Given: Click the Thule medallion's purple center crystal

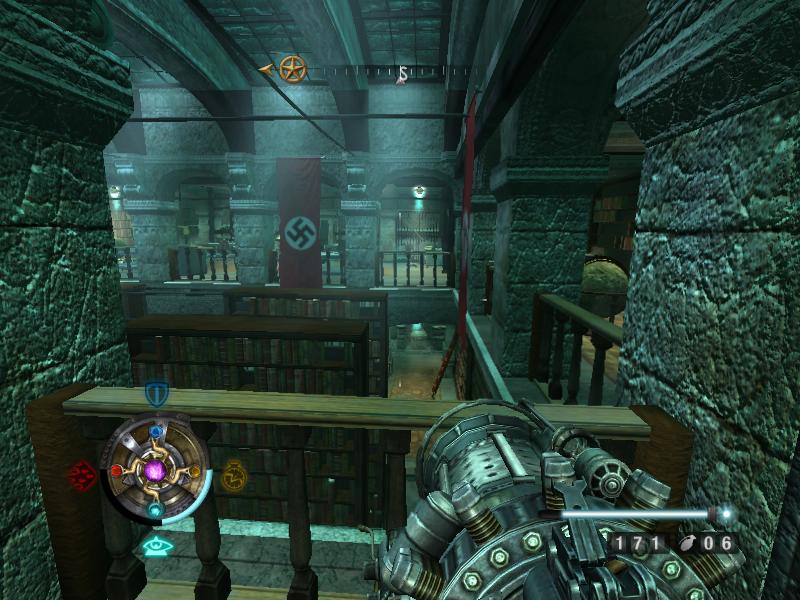Looking at the screenshot, I should click(x=156, y=470).
